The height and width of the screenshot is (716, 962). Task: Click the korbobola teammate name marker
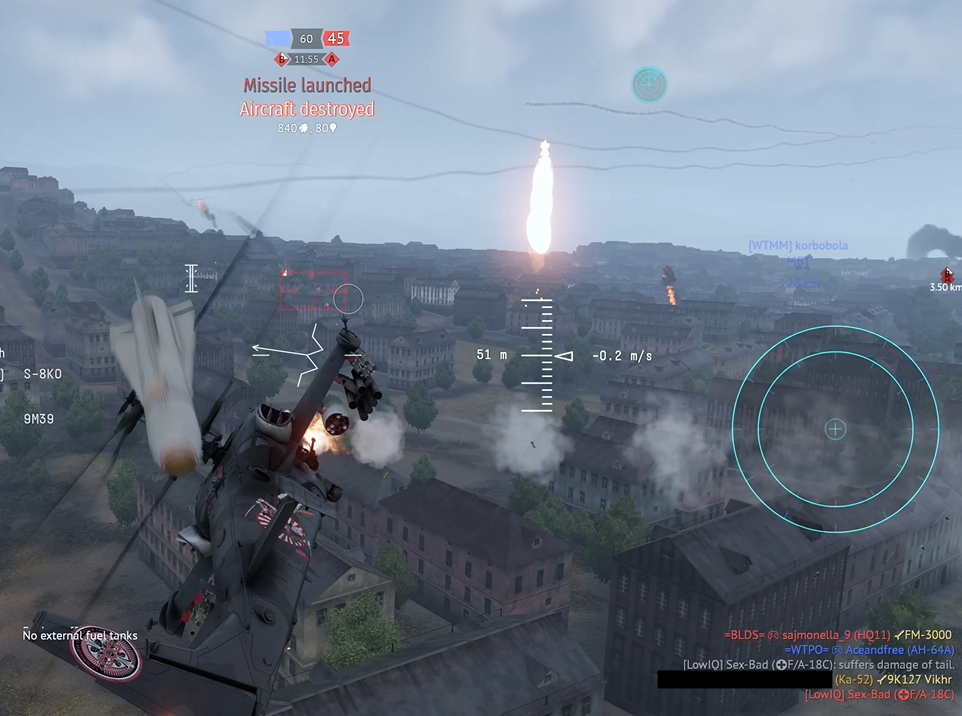coord(798,246)
